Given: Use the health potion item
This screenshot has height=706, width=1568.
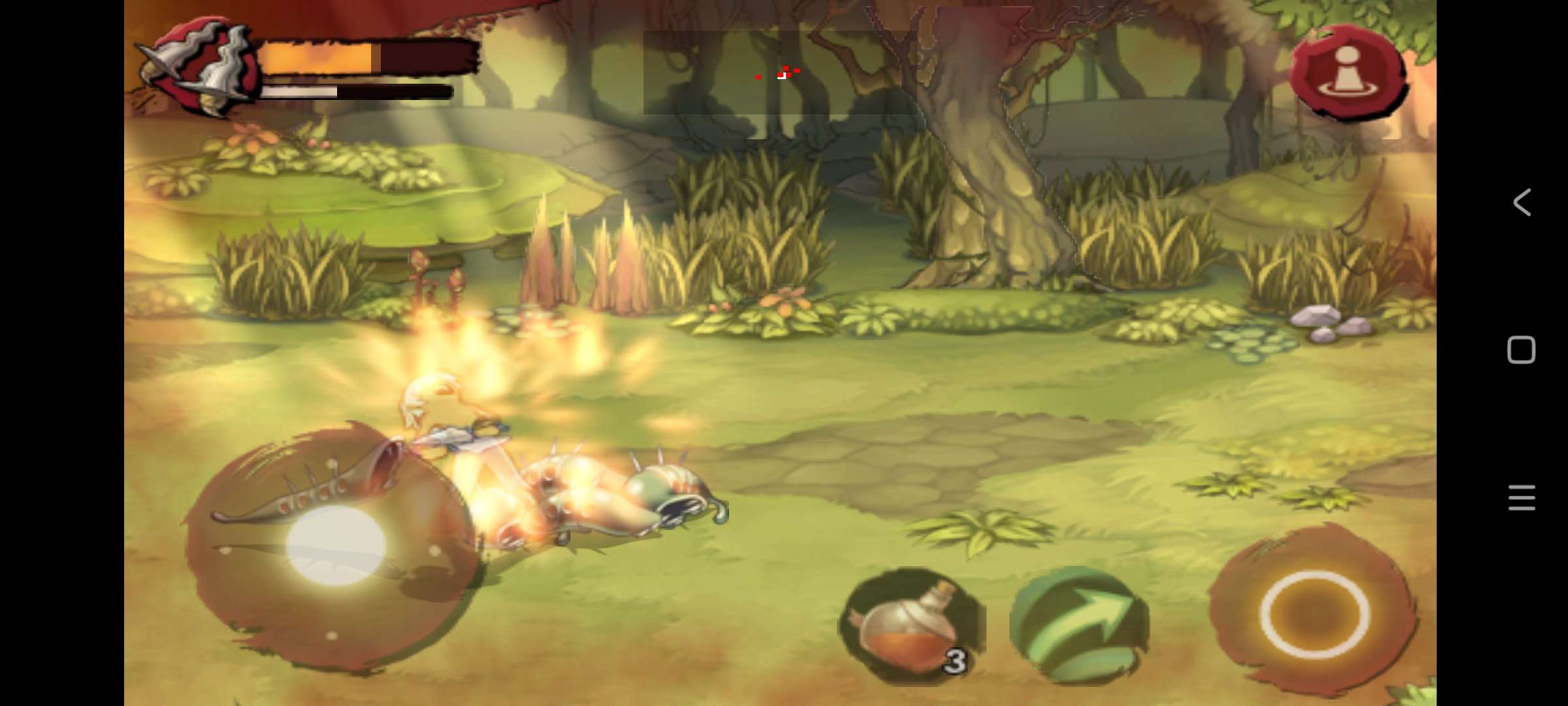Looking at the screenshot, I should (911, 626).
